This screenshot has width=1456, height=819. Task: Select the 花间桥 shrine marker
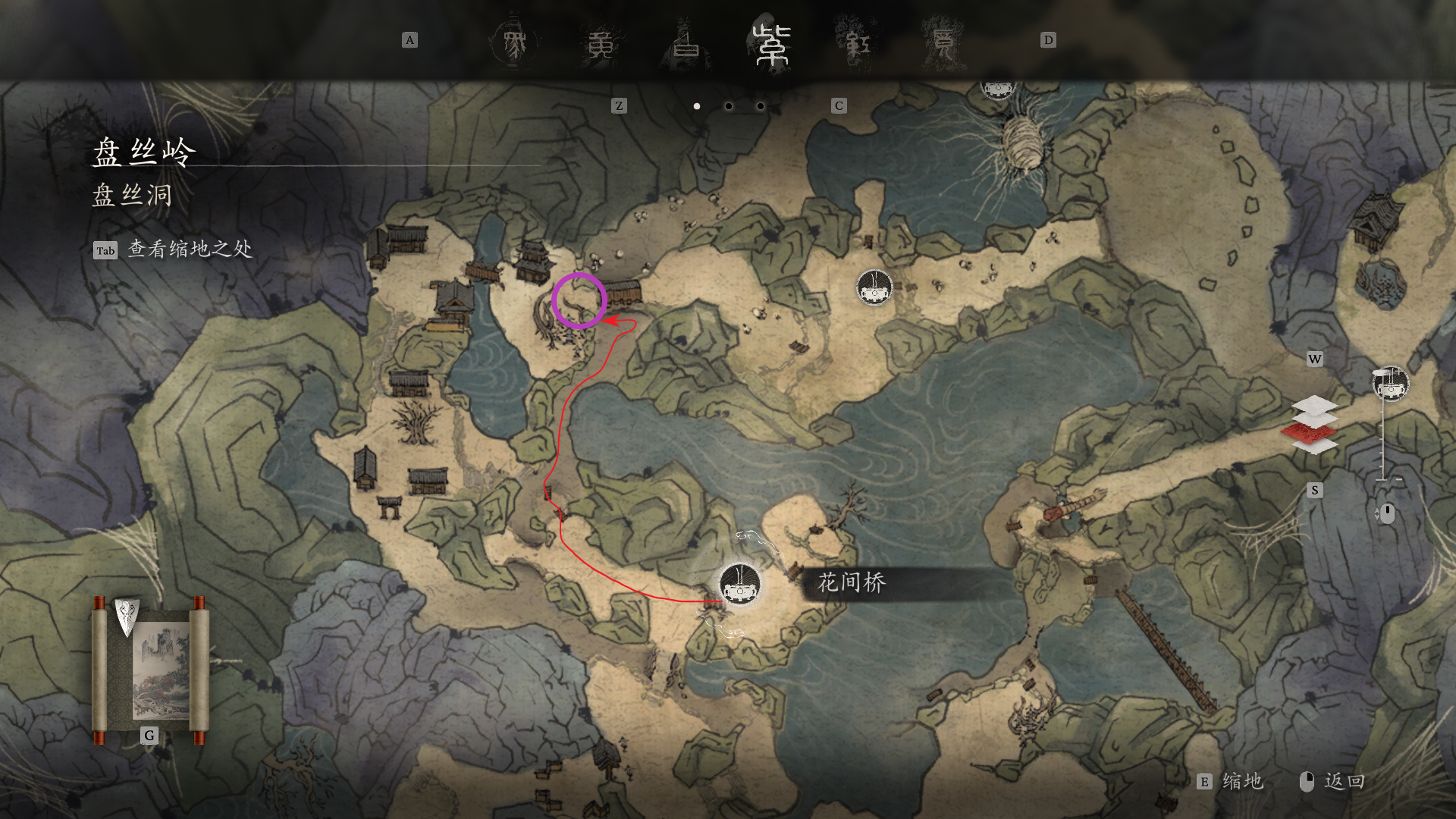pos(739,584)
